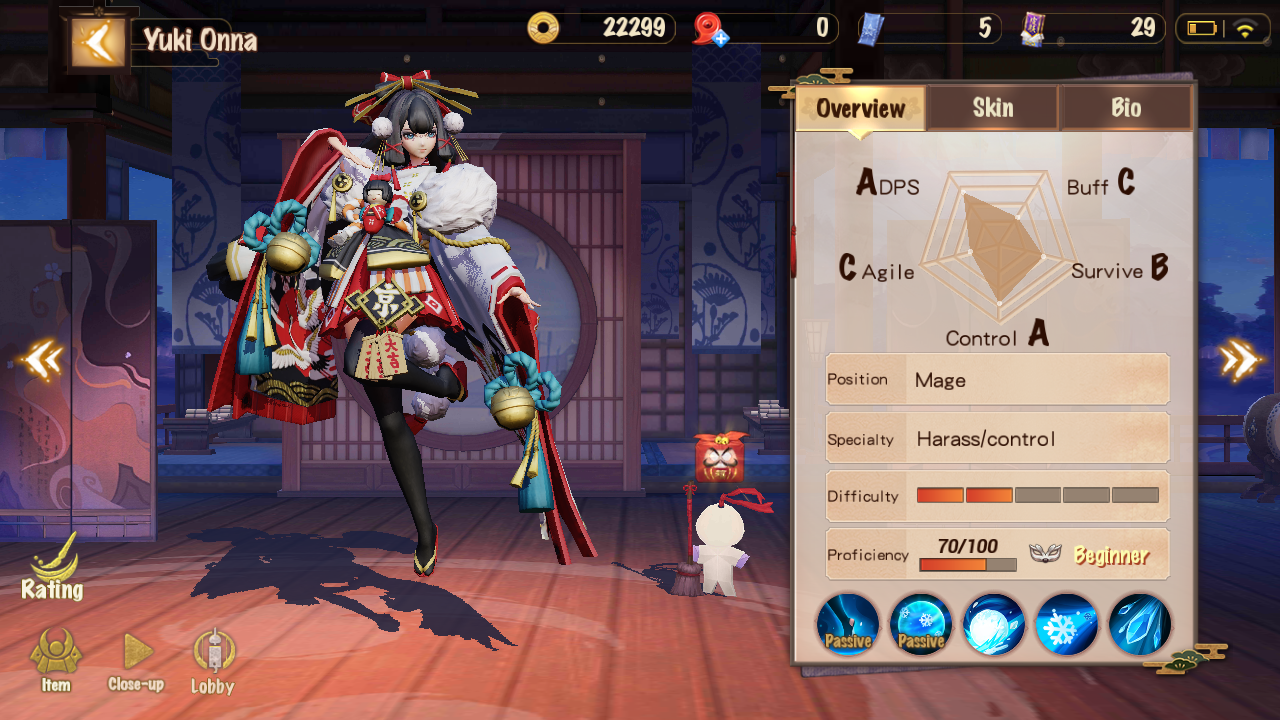Show the previous shikigami with left arrows
Image resolution: width=1280 pixels, height=720 pixels.
43,360
